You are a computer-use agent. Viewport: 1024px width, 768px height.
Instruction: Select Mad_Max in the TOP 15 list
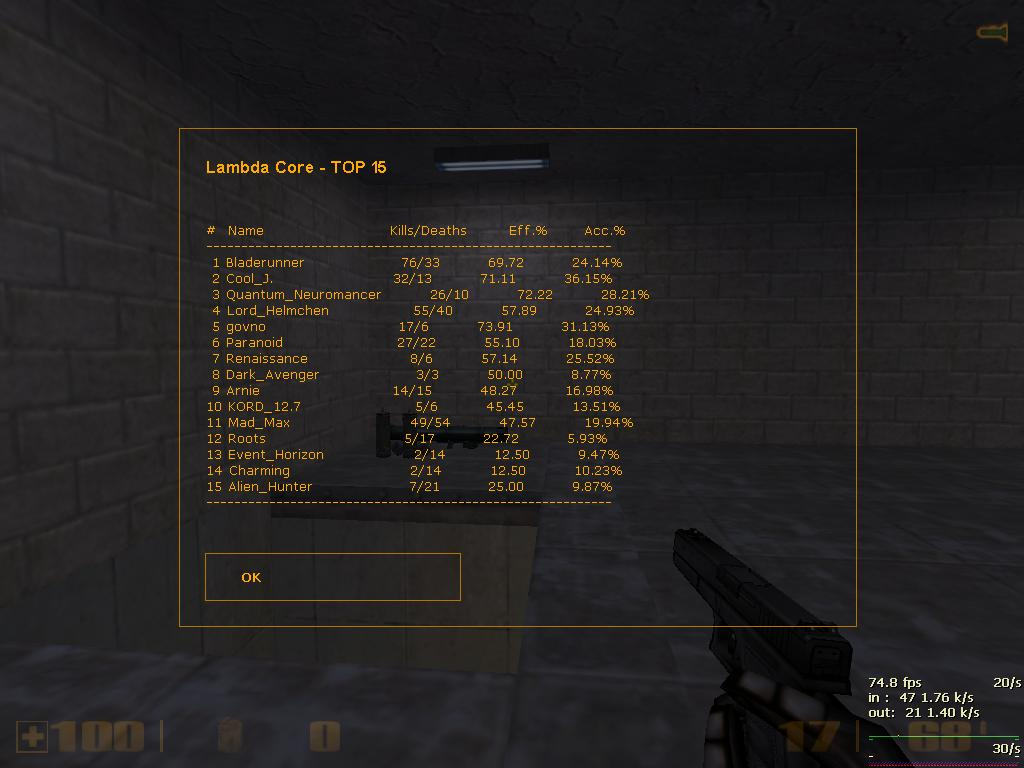click(x=258, y=423)
